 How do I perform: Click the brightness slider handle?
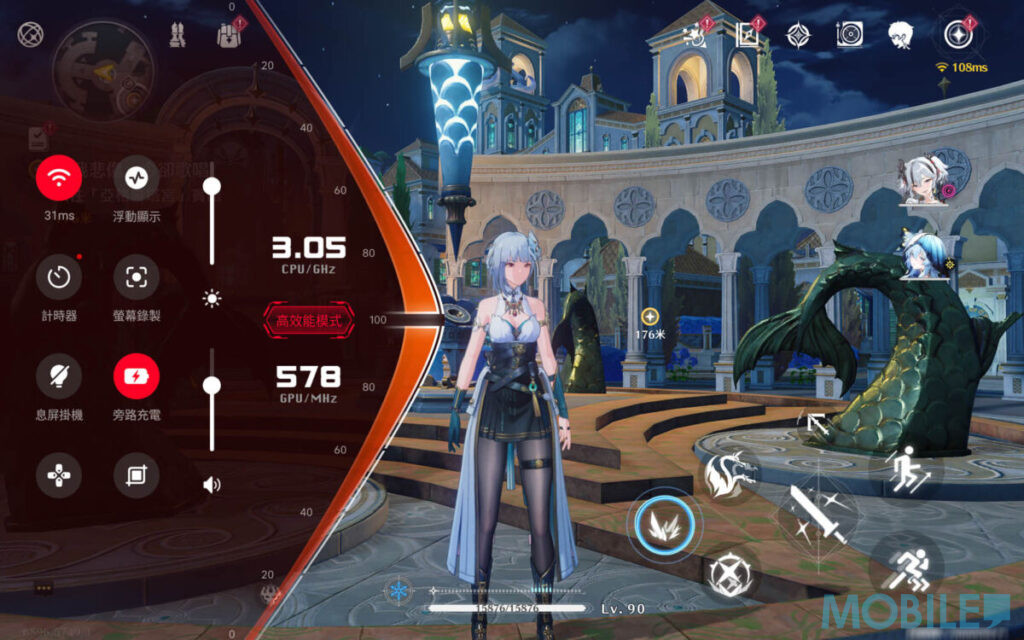[212, 186]
